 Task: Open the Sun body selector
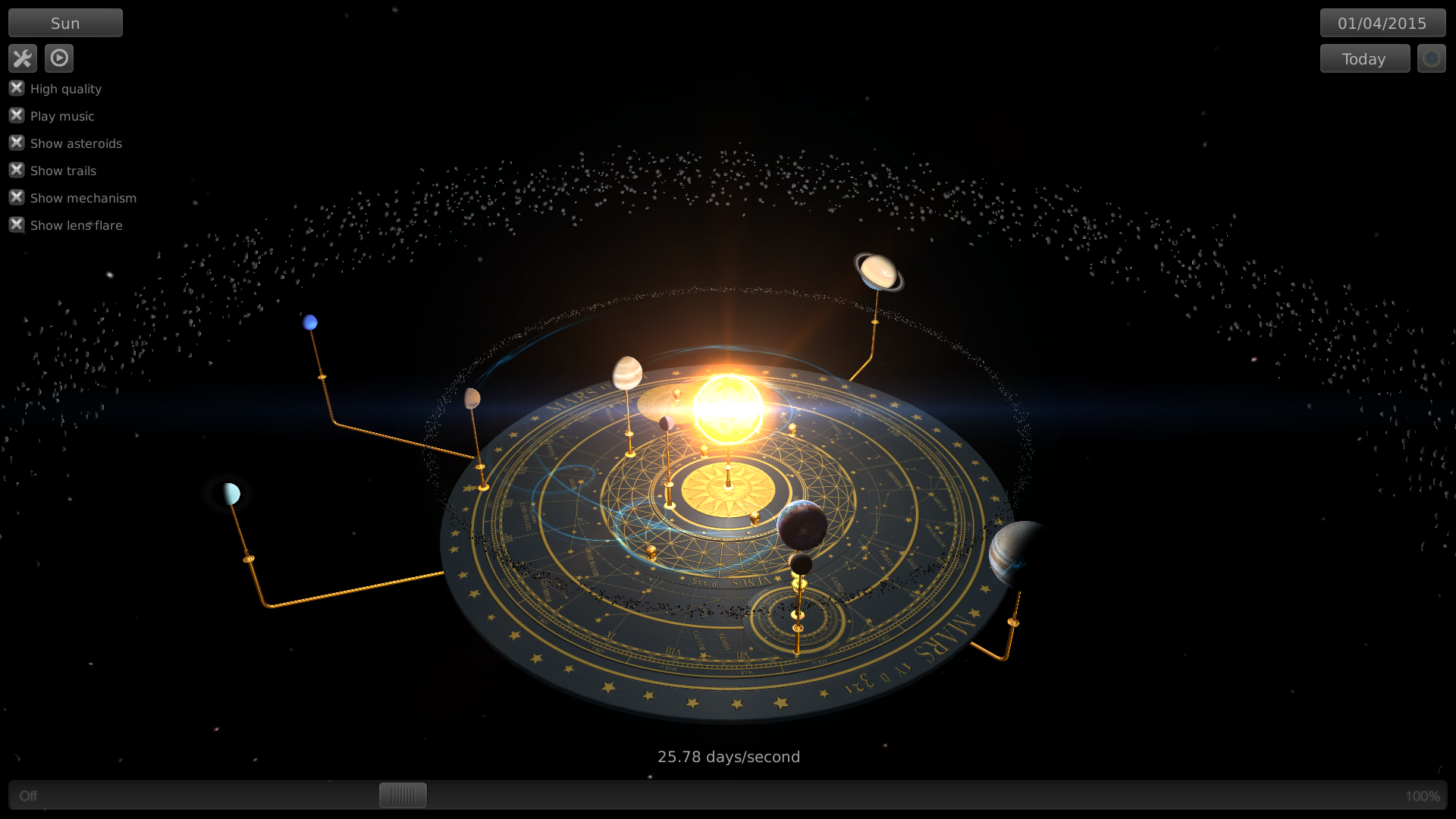pos(65,22)
